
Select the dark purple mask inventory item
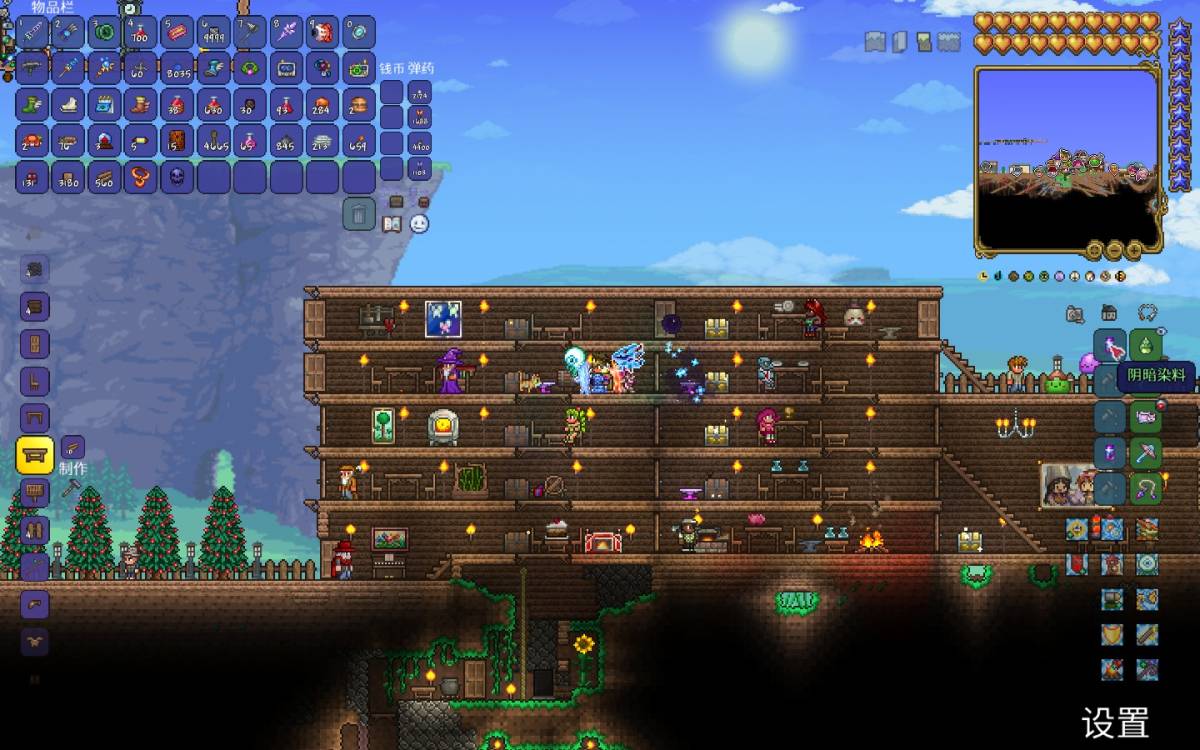tap(177, 178)
